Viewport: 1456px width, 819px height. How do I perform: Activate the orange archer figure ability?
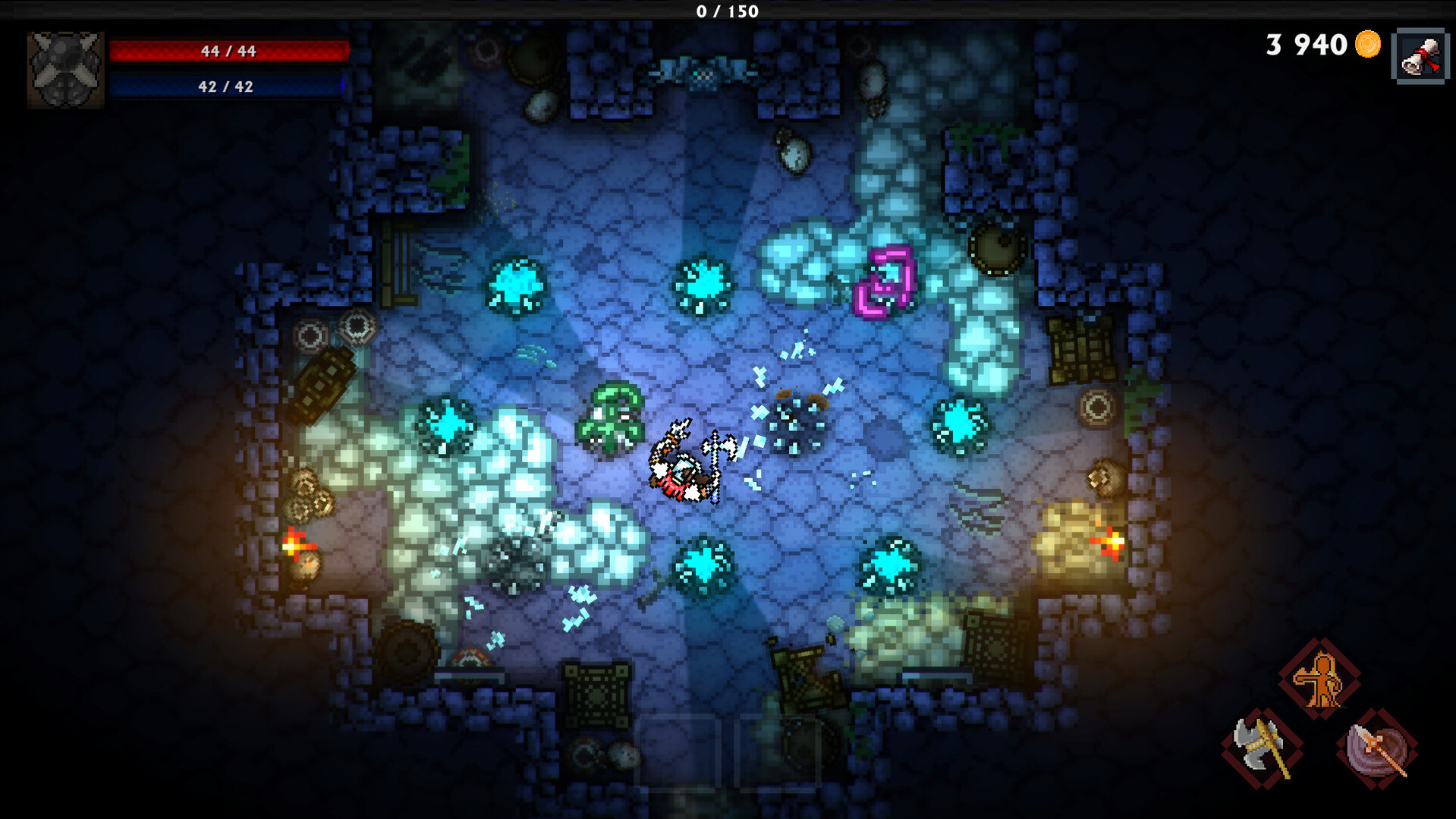tap(1320, 679)
